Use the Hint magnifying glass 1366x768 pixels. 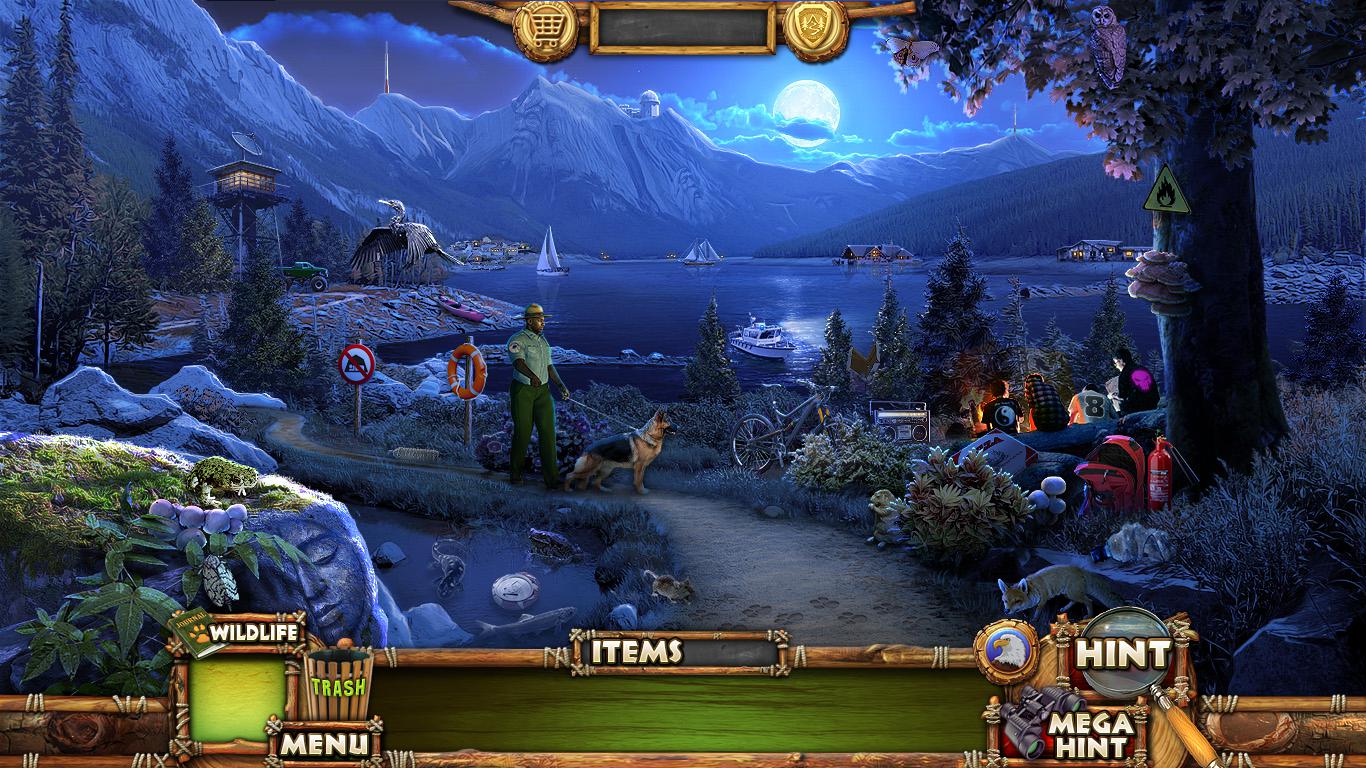click(x=1122, y=655)
